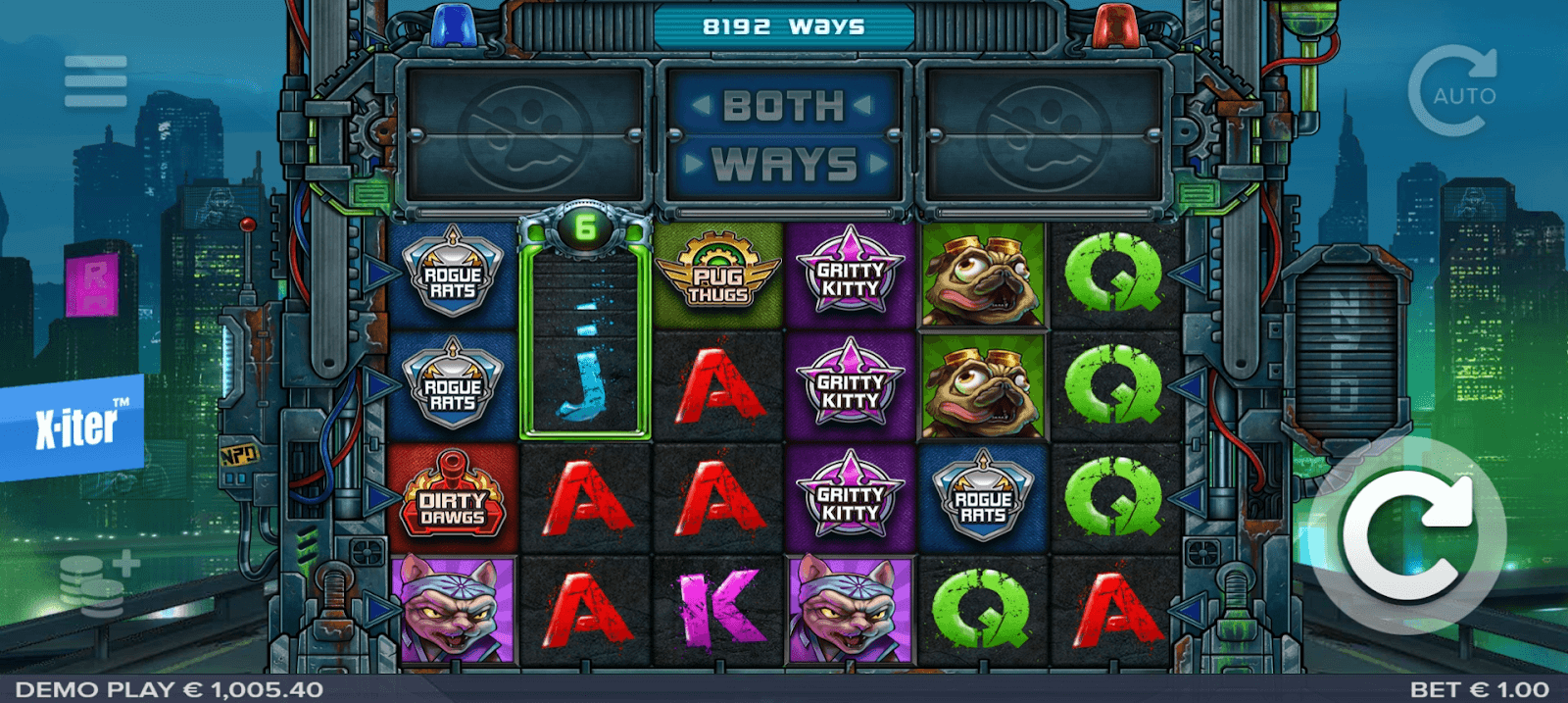Image resolution: width=1568 pixels, height=703 pixels.
Task: Open the hamburger menu
Action: (x=95, y=81)
